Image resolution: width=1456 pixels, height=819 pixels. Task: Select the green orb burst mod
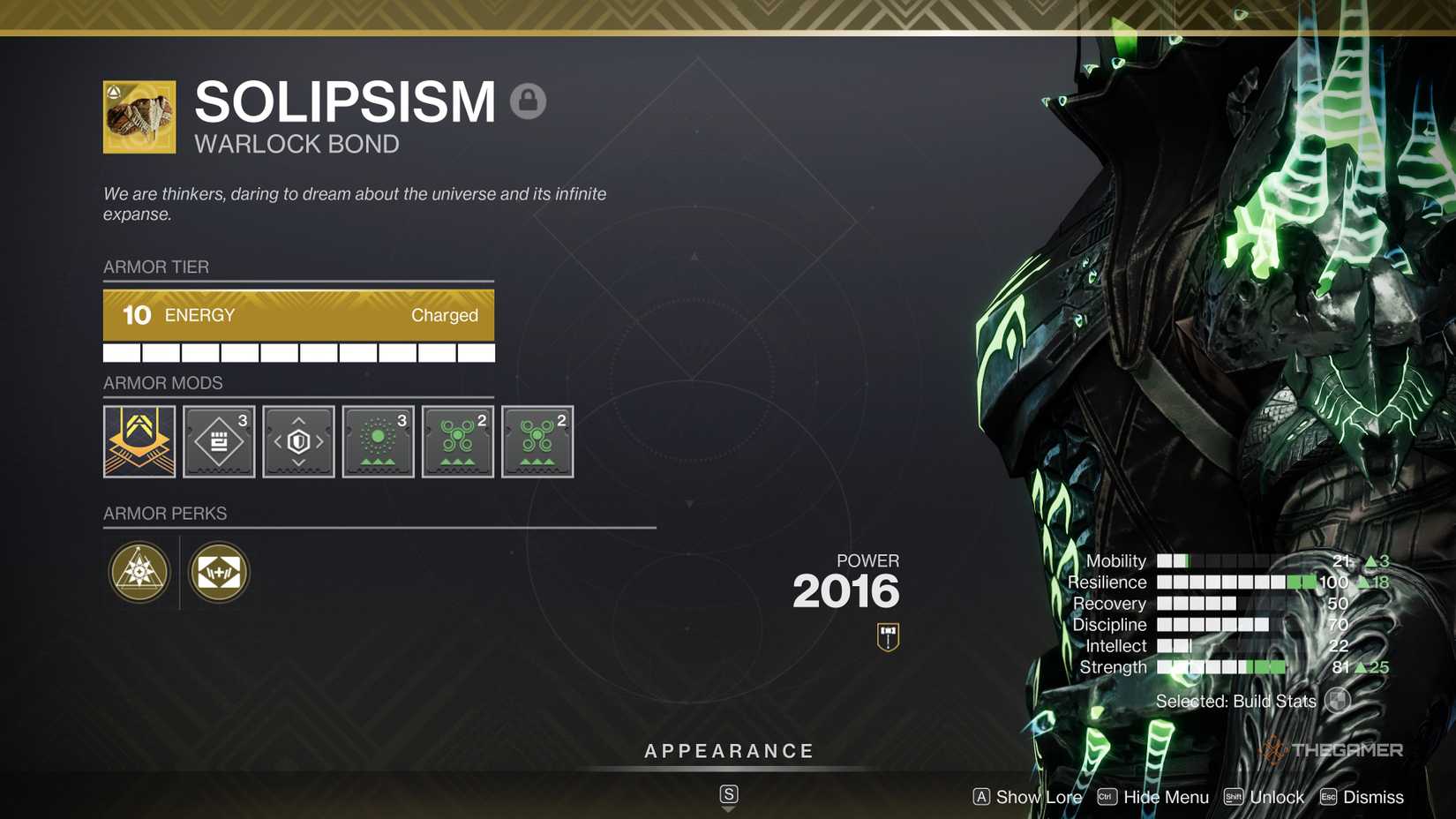[x=378, y=441]
